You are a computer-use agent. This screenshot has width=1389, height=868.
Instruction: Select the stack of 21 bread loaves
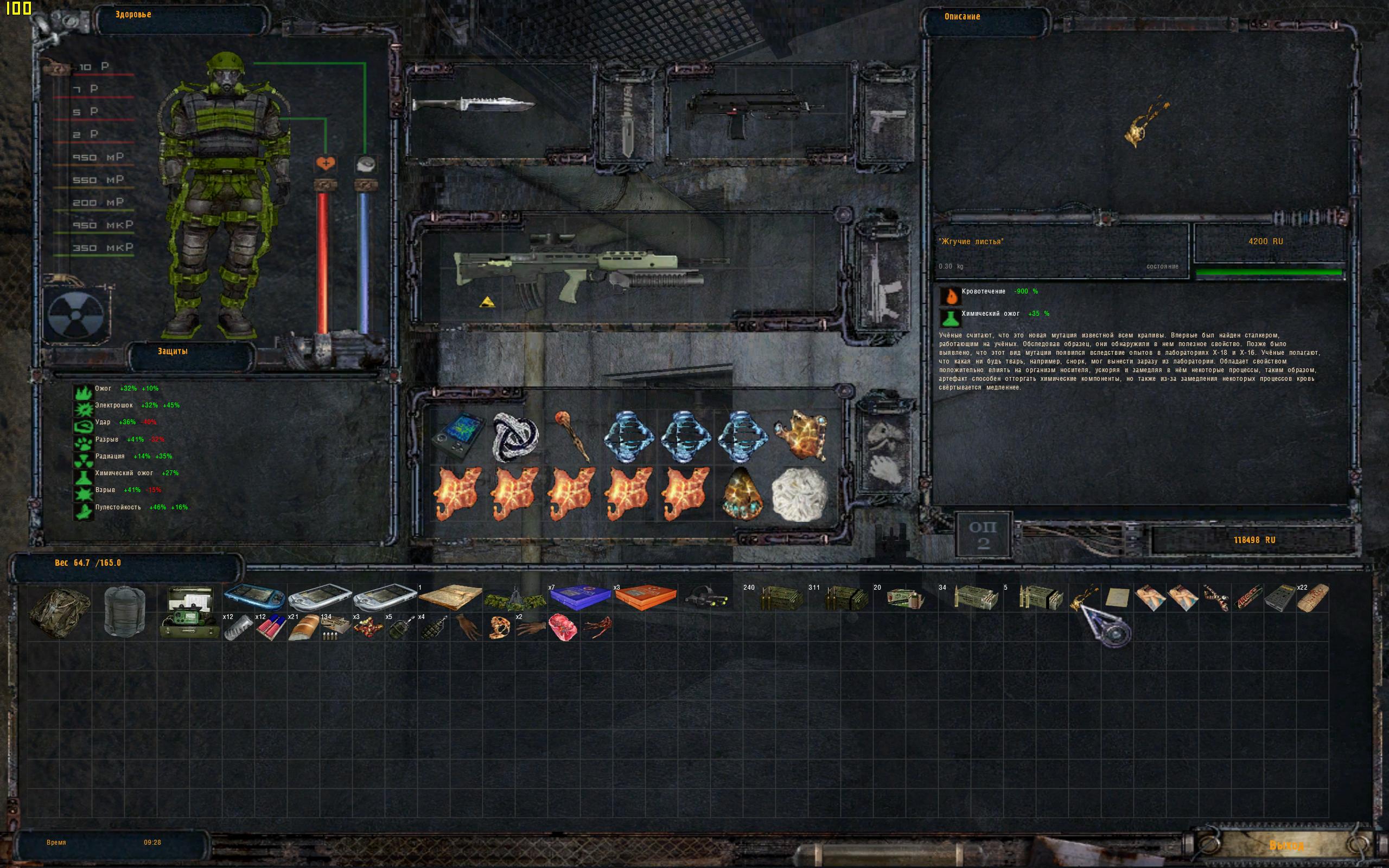point(303,628)
